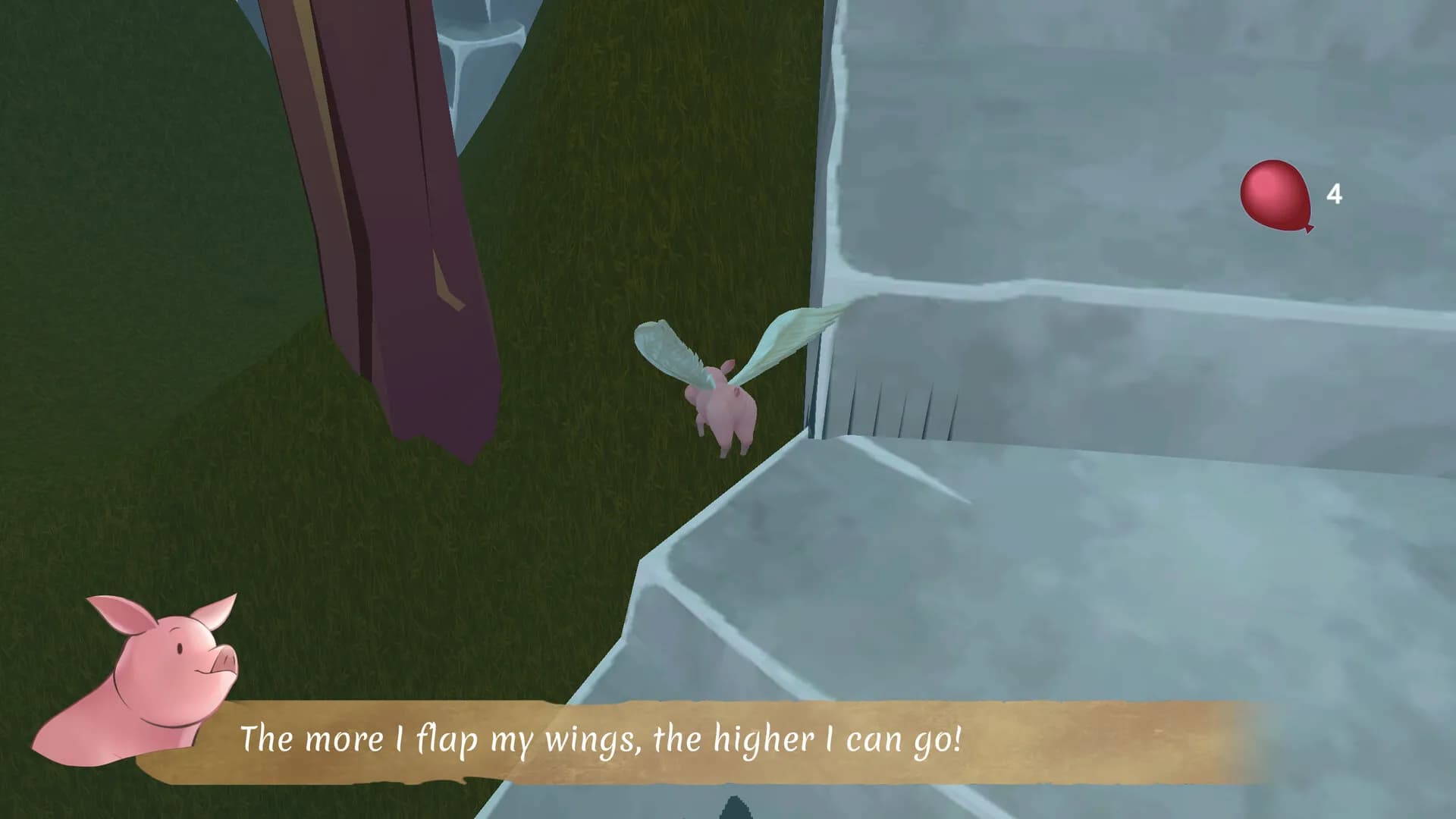Click the stone outcrop beside the tree
Viewport: 1456px width, 819px height.
(478, 38)
